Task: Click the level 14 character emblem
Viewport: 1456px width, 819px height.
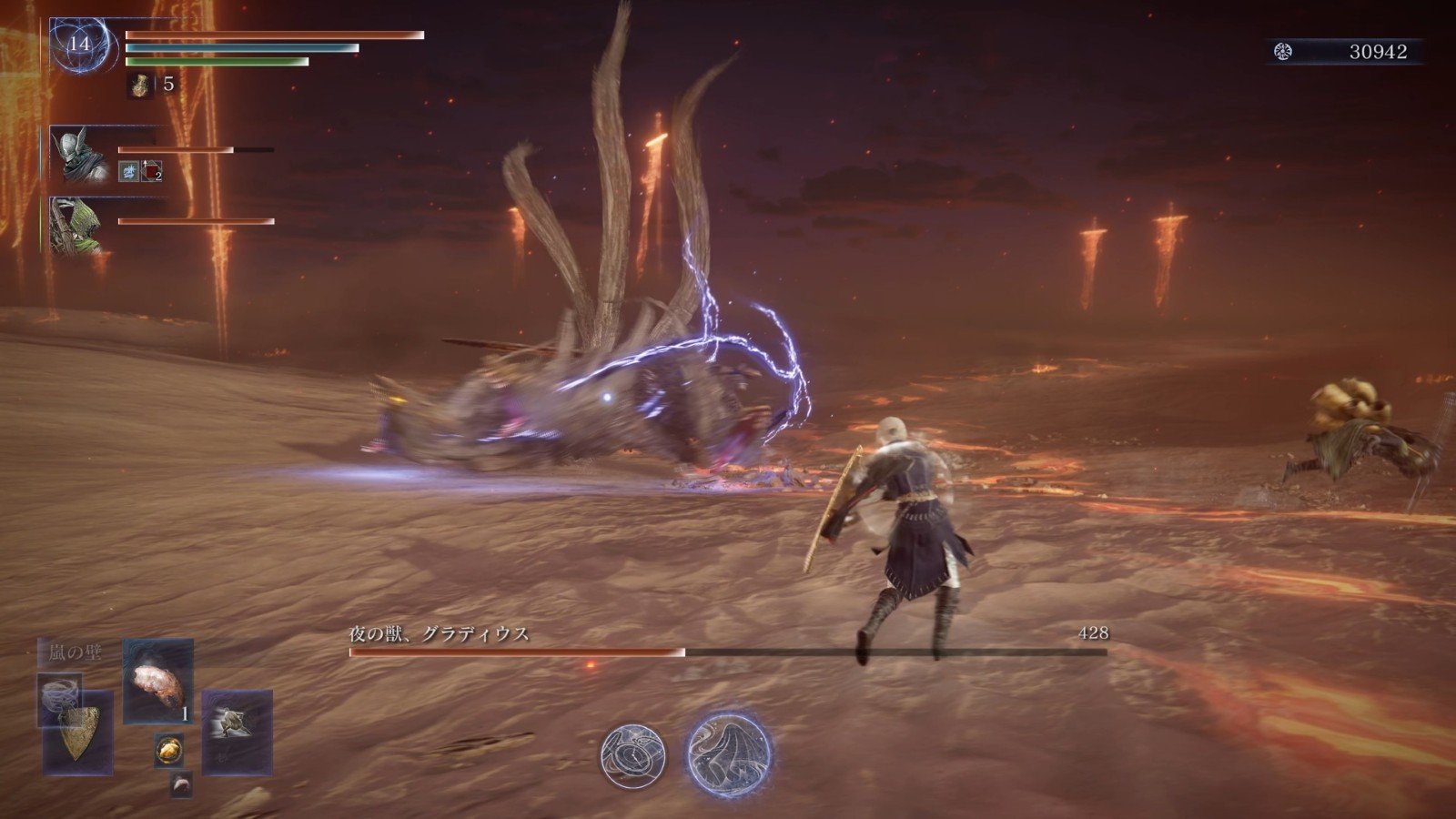Action: (x=81, y=44)
